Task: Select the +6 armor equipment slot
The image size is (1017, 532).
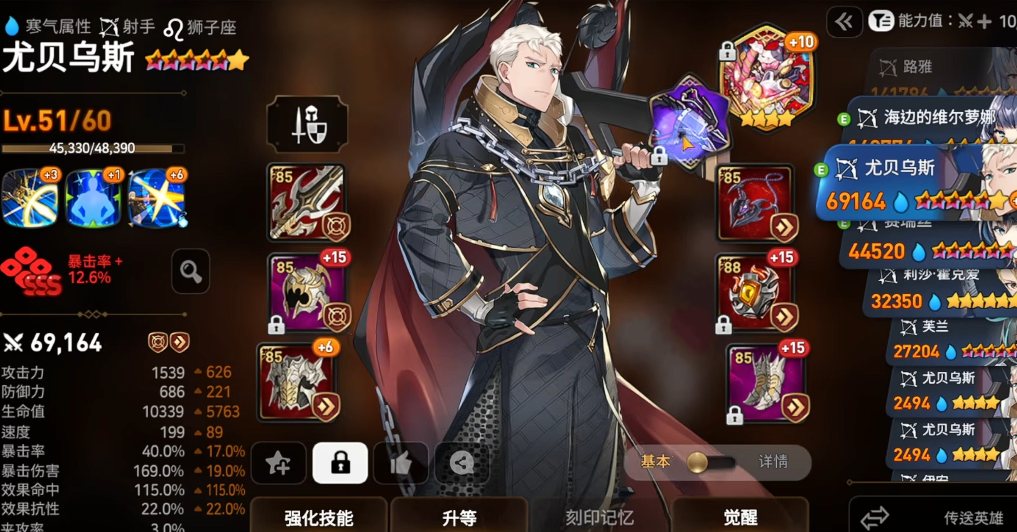Action: pyautogui.click(x=306, y=381)
